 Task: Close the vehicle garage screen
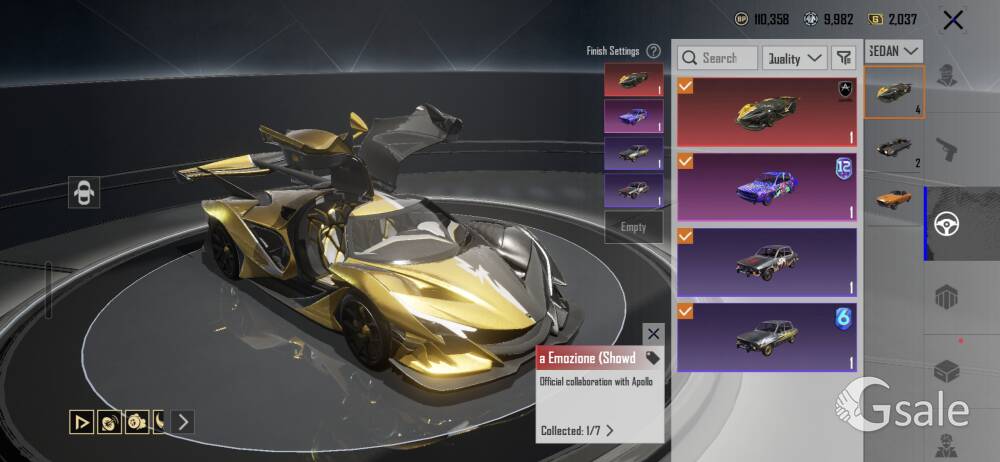tap(953, 19)
